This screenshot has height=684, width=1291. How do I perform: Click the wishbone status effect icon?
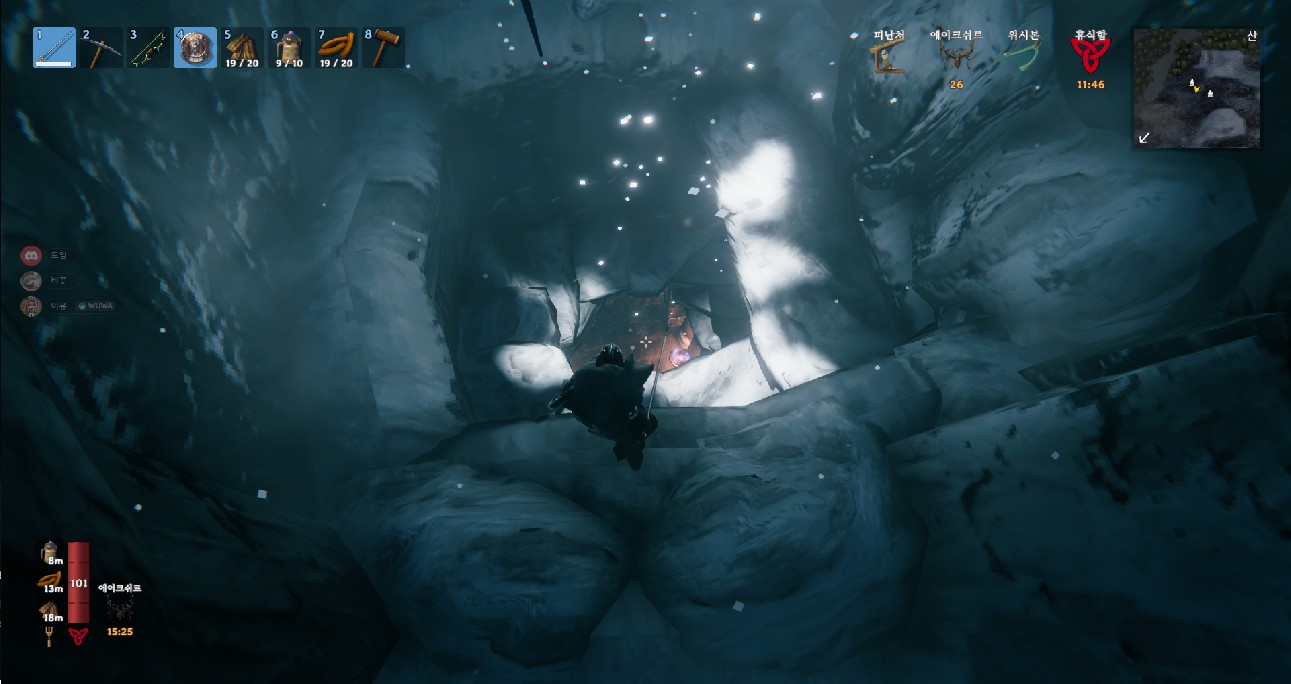click(1022, 57)
